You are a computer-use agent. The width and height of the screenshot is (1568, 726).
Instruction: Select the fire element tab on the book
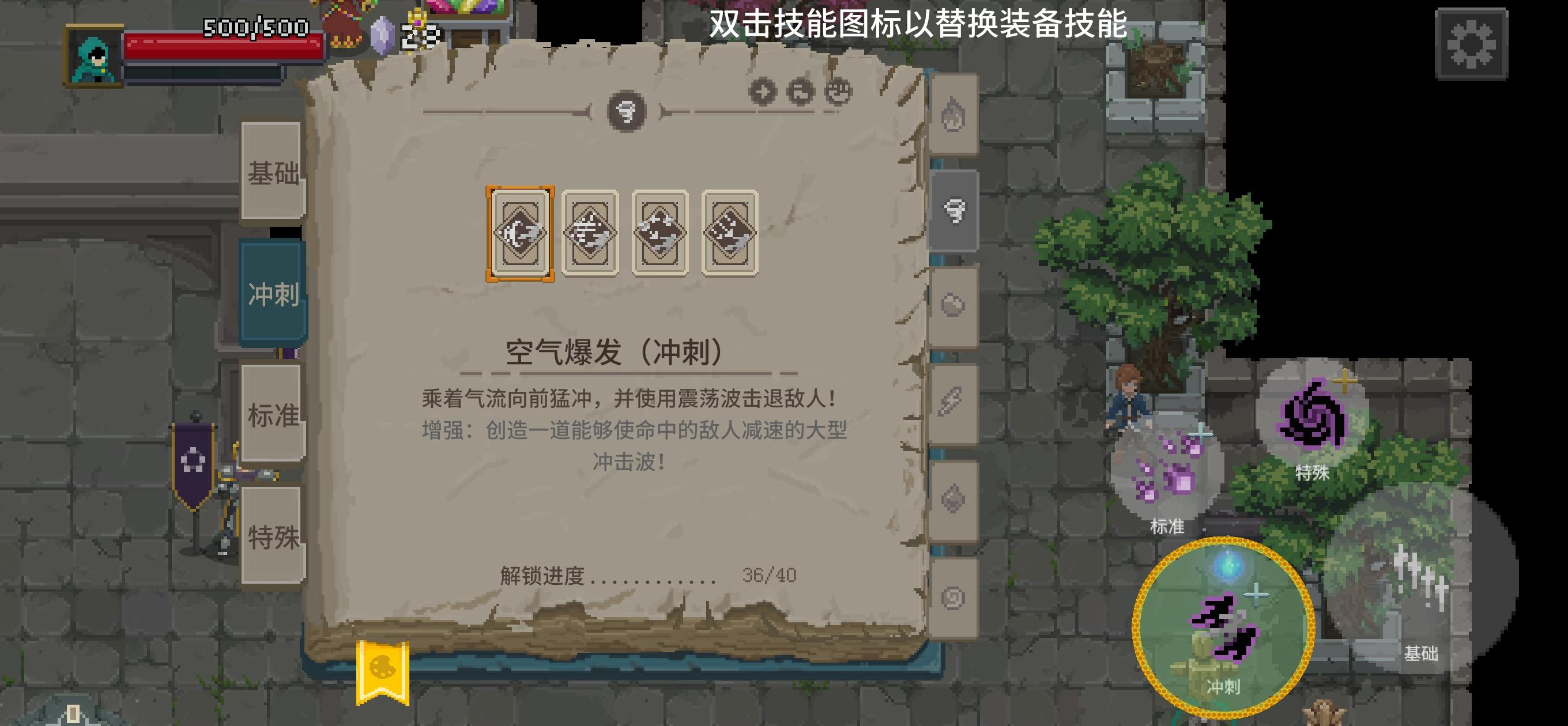pyautogui.click(x=952, y=117)
